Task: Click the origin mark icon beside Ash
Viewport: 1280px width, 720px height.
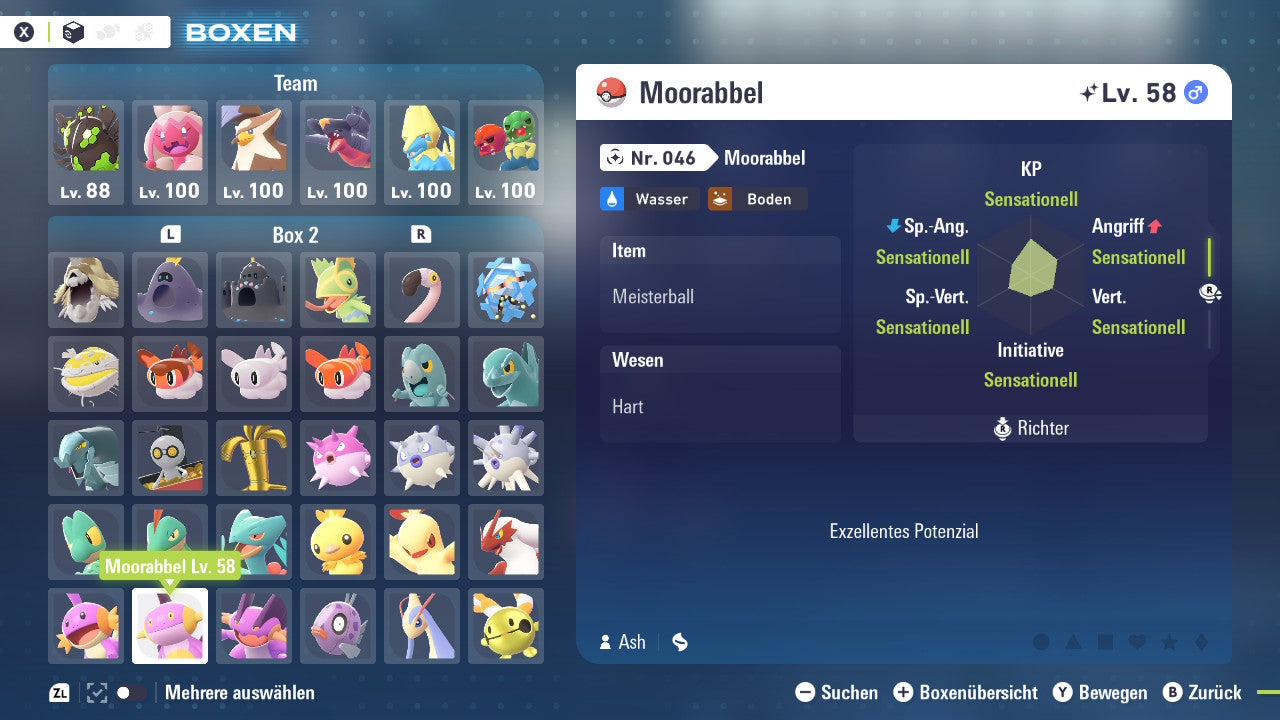Action: tap(679, 642)
